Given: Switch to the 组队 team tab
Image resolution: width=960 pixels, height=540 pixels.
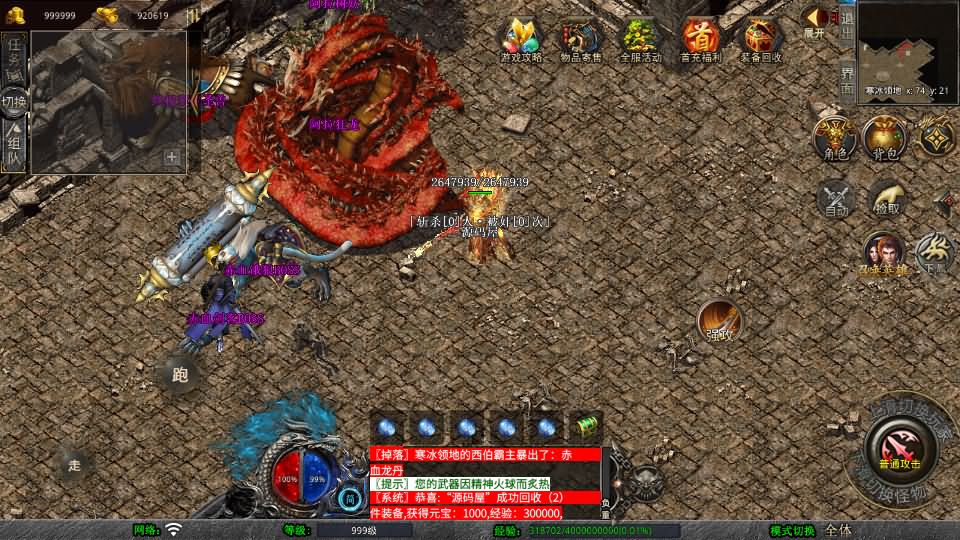Looking at the screenshot, I should coord(15,147).
